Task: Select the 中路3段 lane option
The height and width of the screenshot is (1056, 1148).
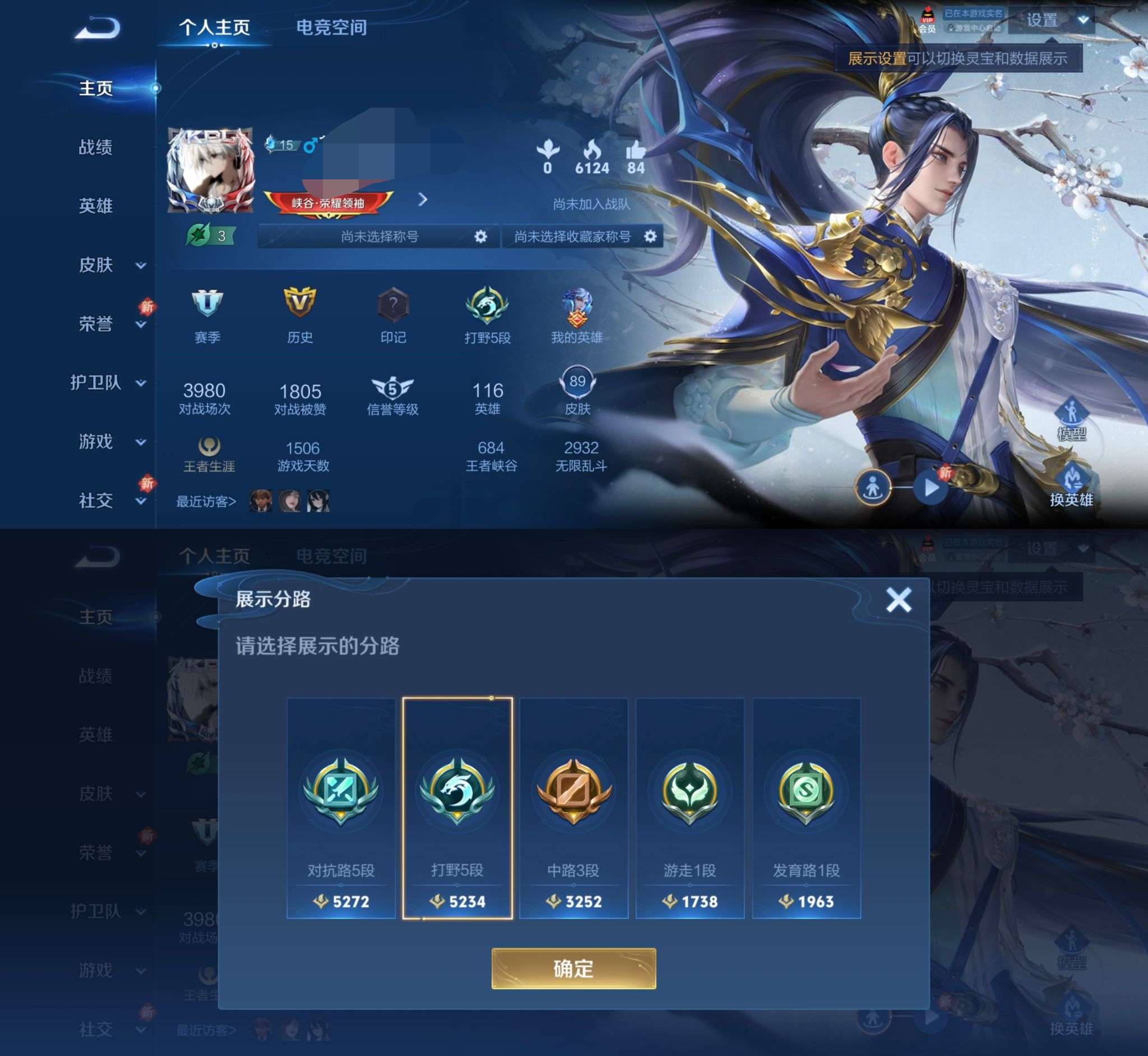Action: 575,802
